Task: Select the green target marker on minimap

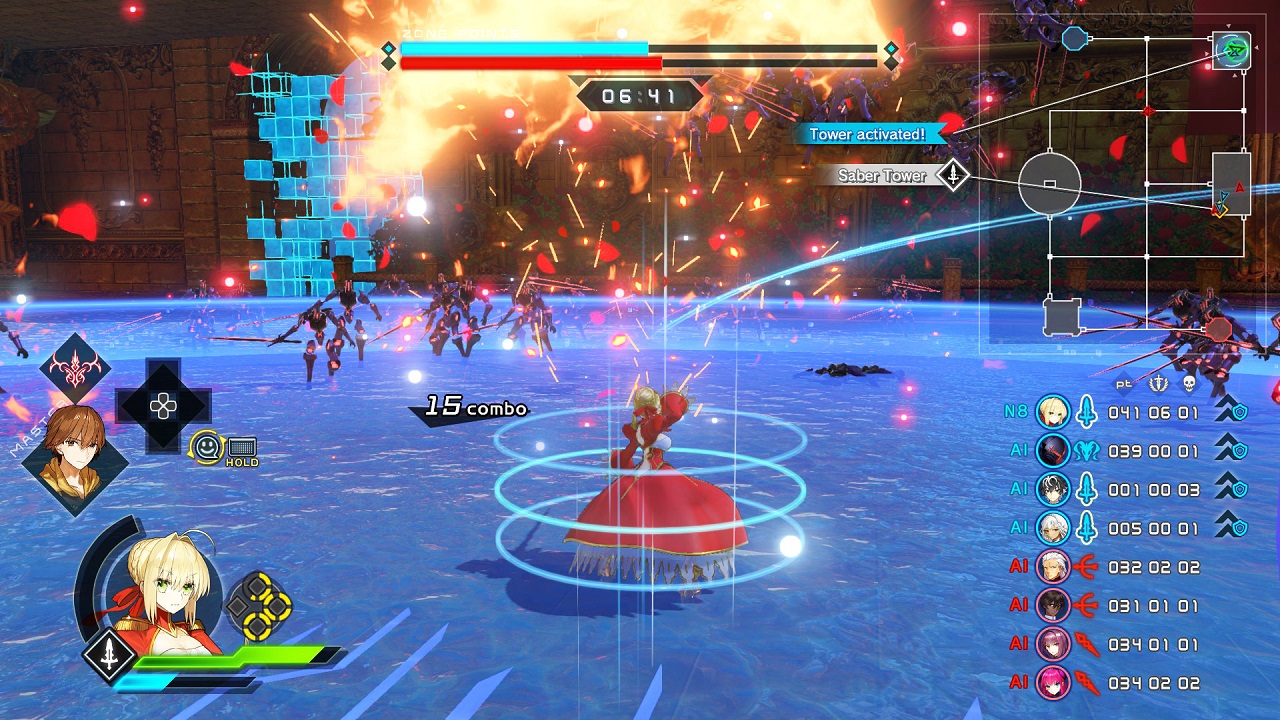Action: tap(1231, 49)
